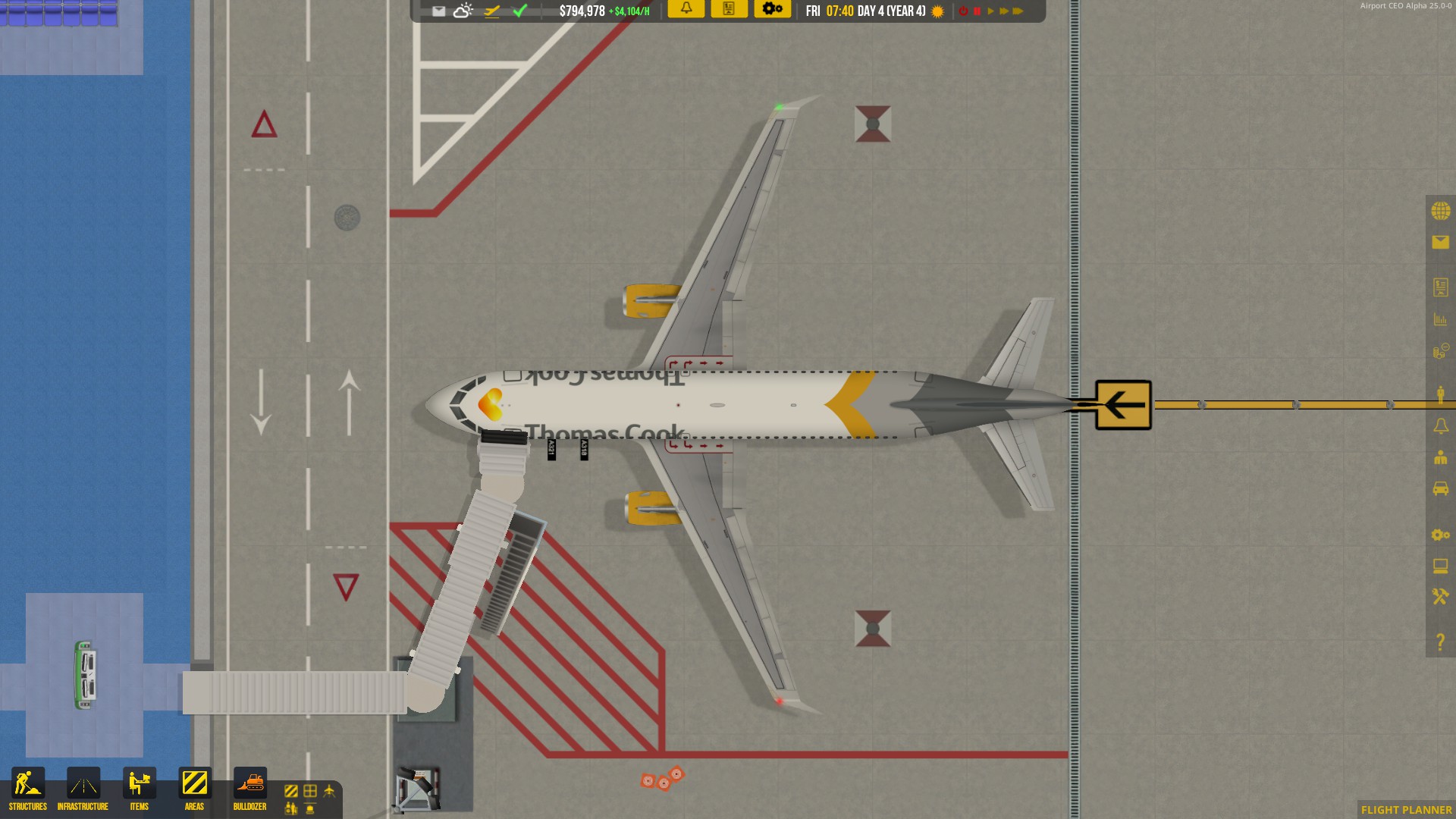
Task: Toggle the aircraft taxiway overlay
Action: click(x=328, y=791)
